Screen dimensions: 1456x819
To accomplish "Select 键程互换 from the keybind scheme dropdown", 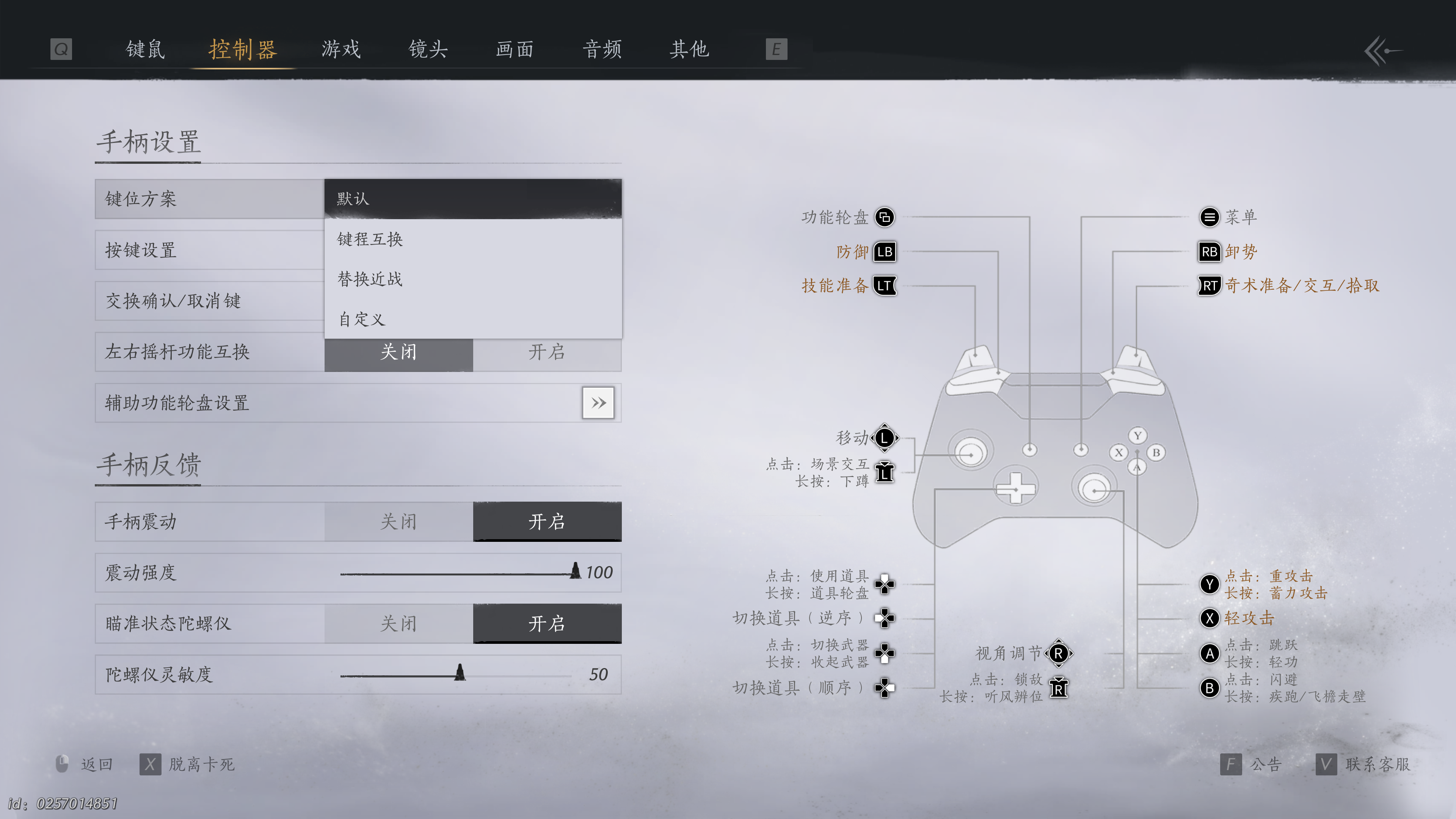I will coord(370,239).
